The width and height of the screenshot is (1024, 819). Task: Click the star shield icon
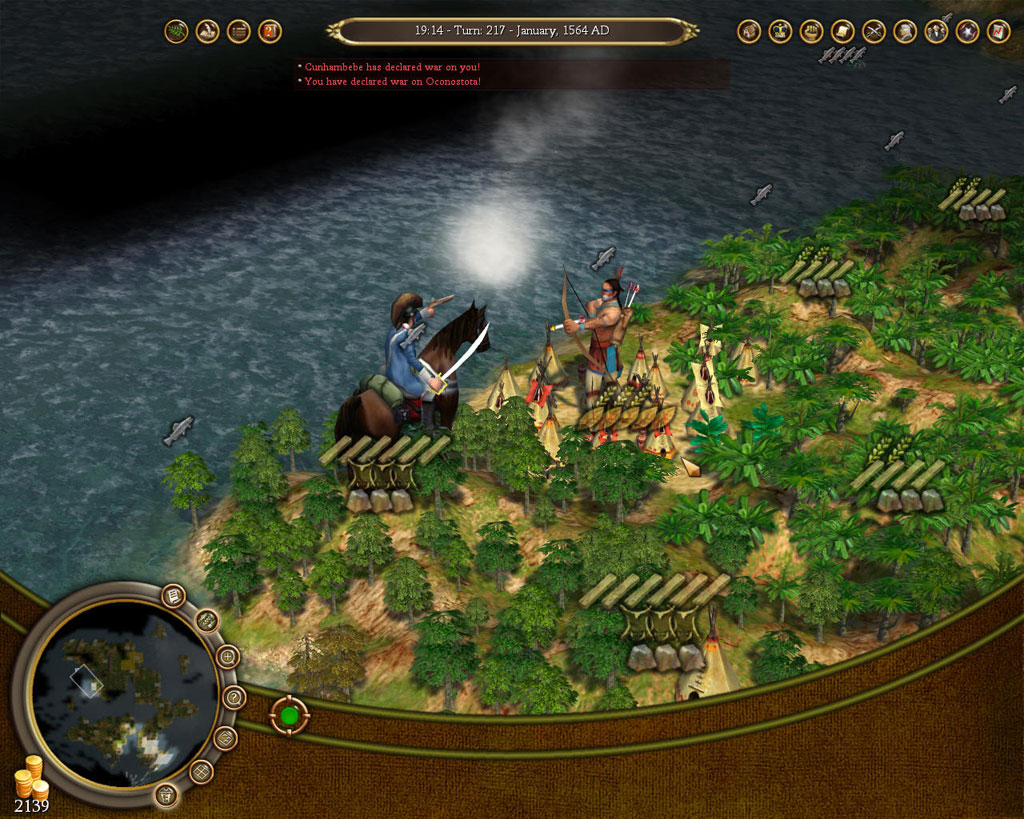[x=967, y=31]
